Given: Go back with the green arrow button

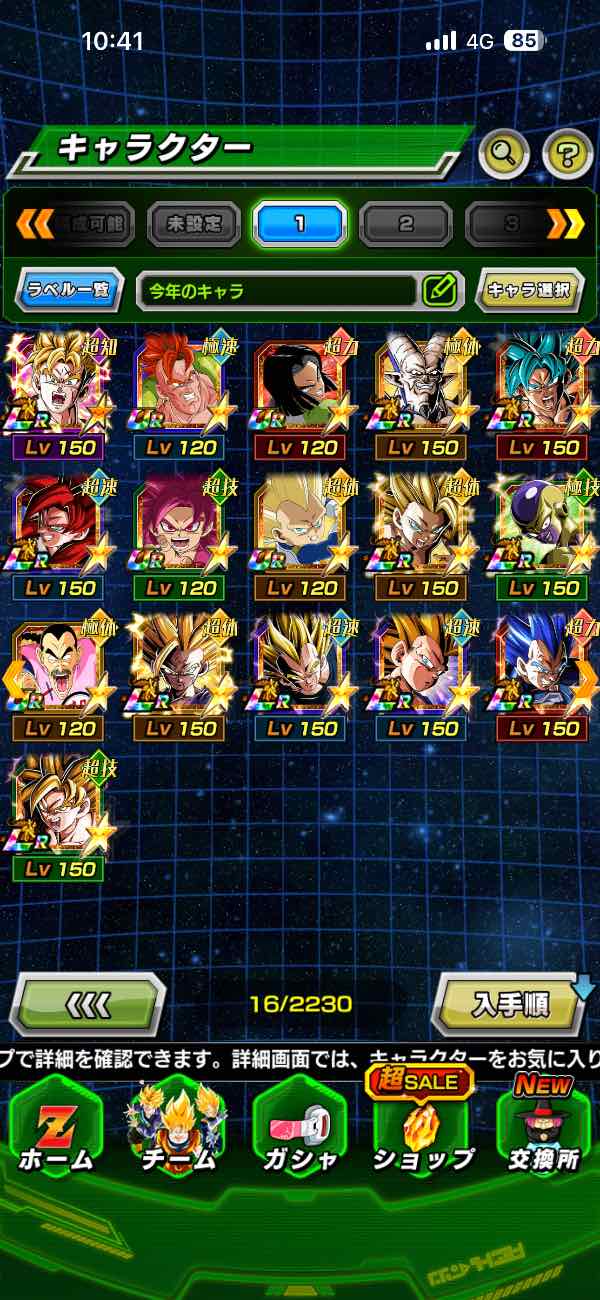Looking at the screenshot, I should (x=88, y=1004).
